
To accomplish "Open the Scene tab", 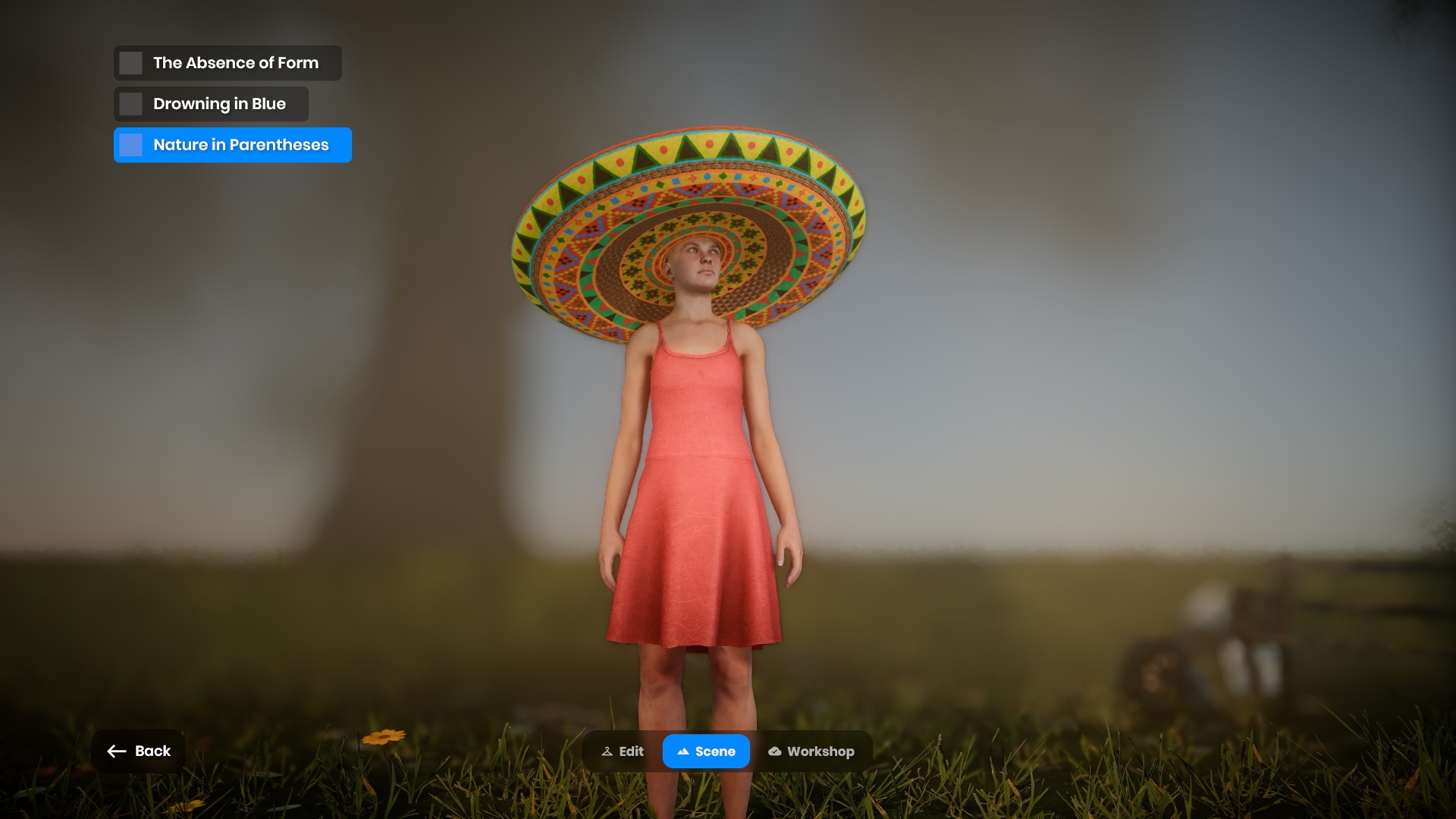I will tap(706, 752).
